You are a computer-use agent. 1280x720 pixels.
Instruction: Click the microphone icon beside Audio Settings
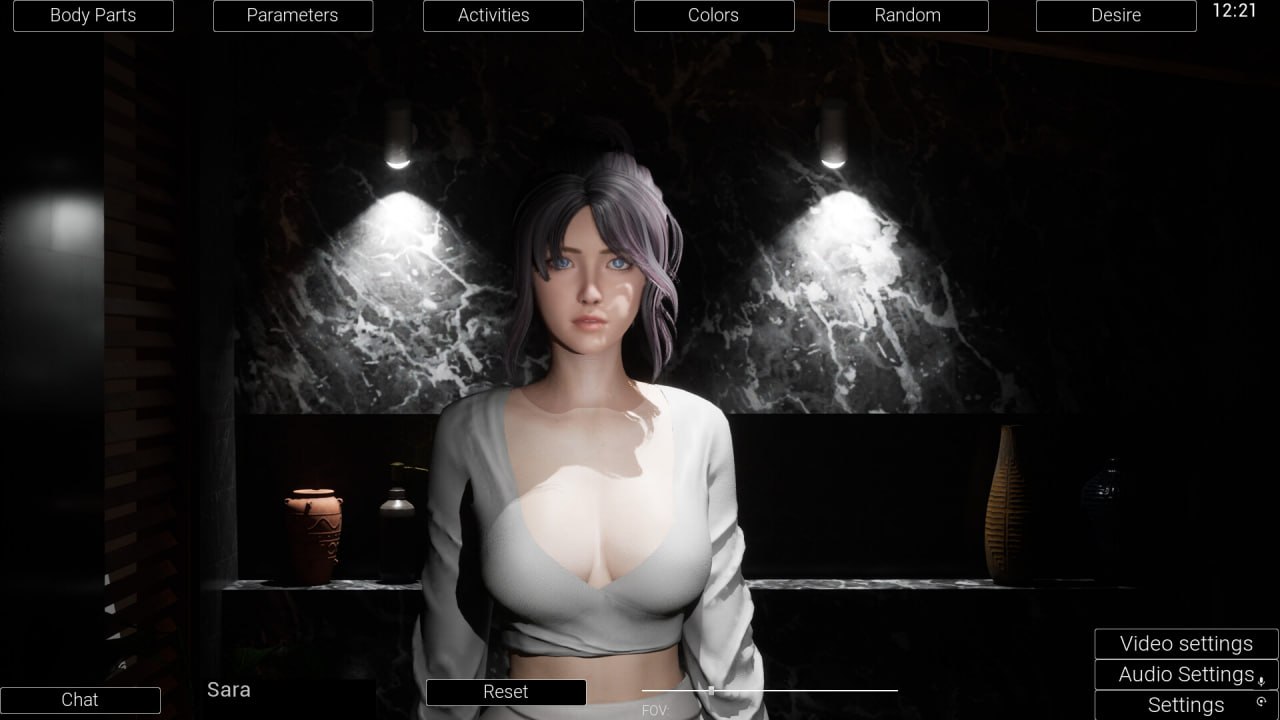(1262, 682)
